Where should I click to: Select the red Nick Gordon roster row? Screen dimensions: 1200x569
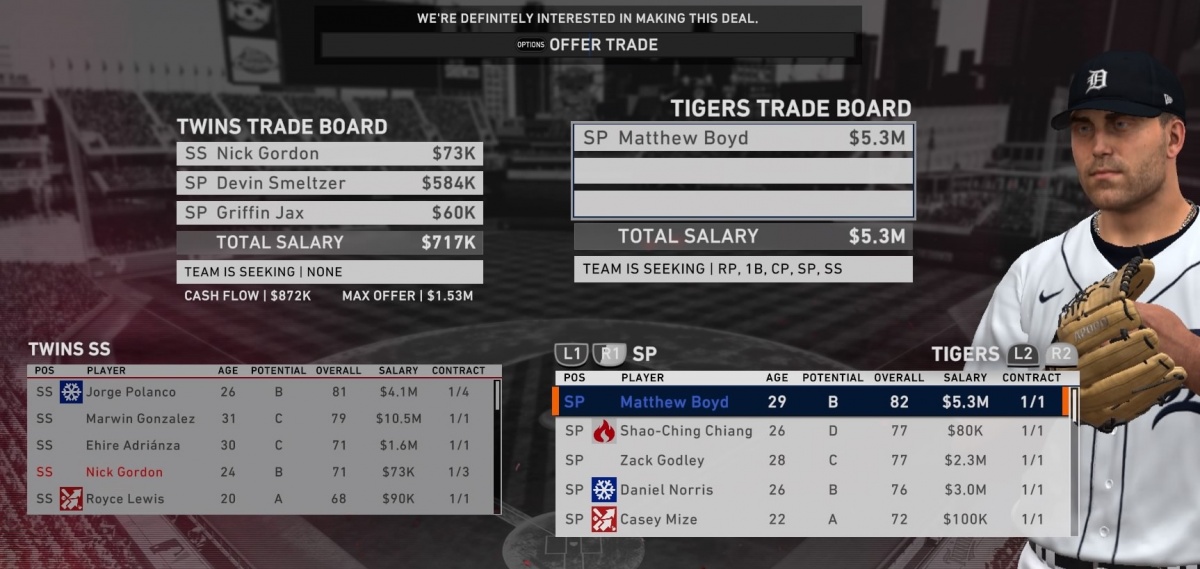pos(260,472)
